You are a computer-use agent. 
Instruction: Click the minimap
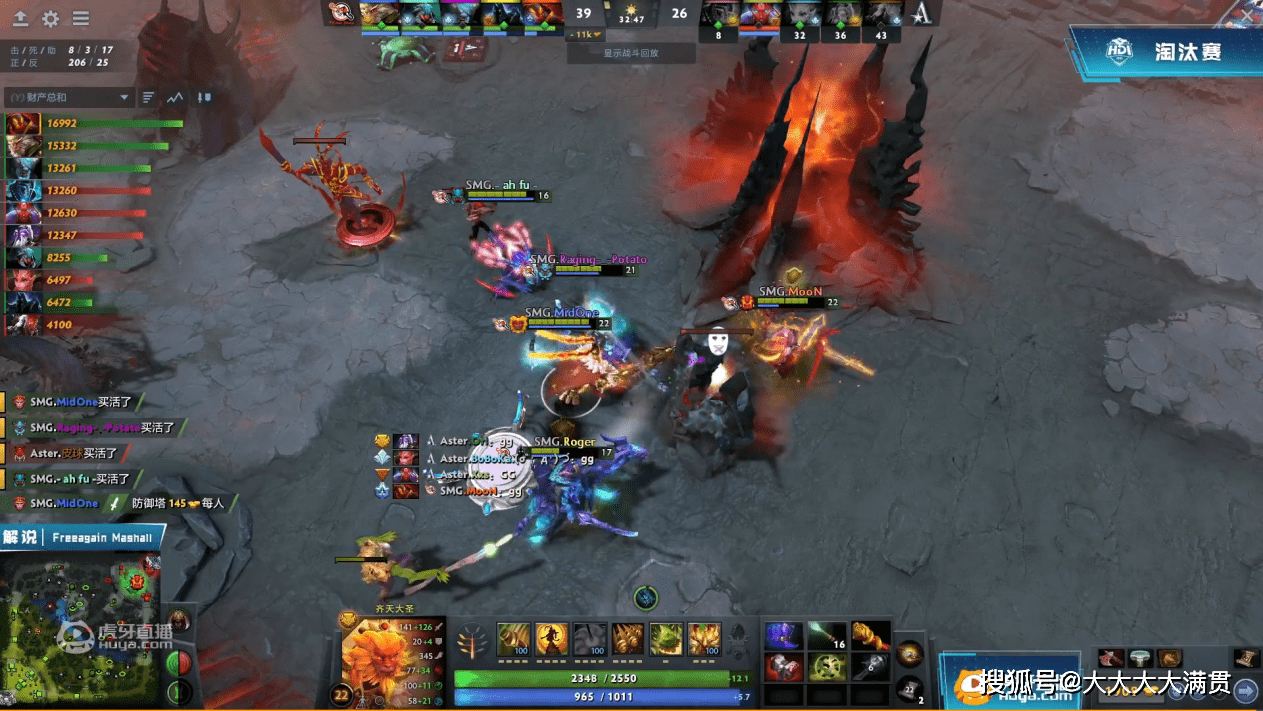80,625
